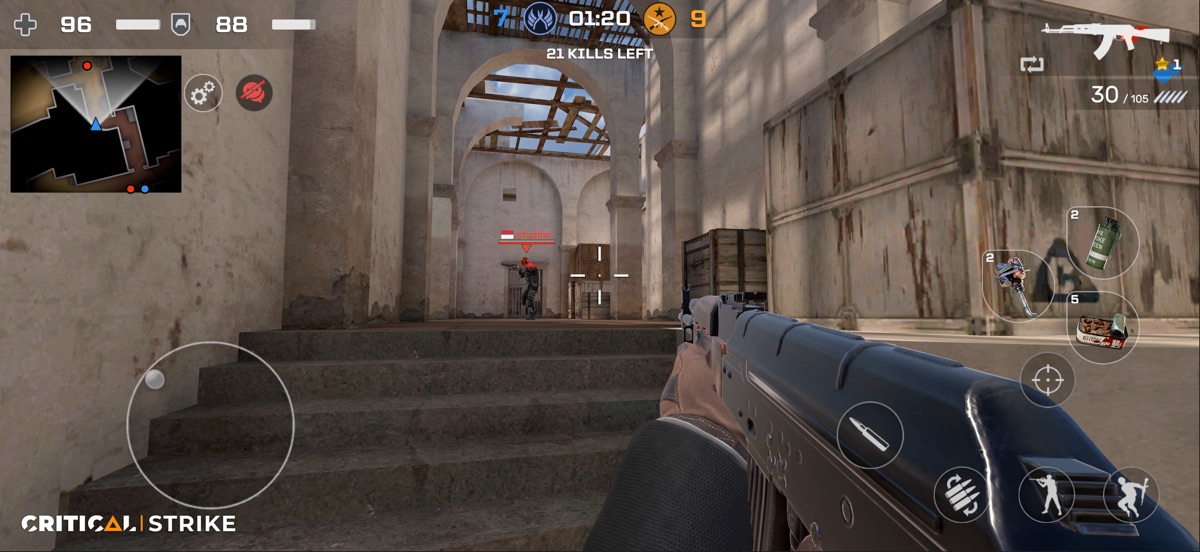The image size is (1200, 552).
Task: Toggle crouch with the kneeling soldier button
Action: [x=1046, y=494]
